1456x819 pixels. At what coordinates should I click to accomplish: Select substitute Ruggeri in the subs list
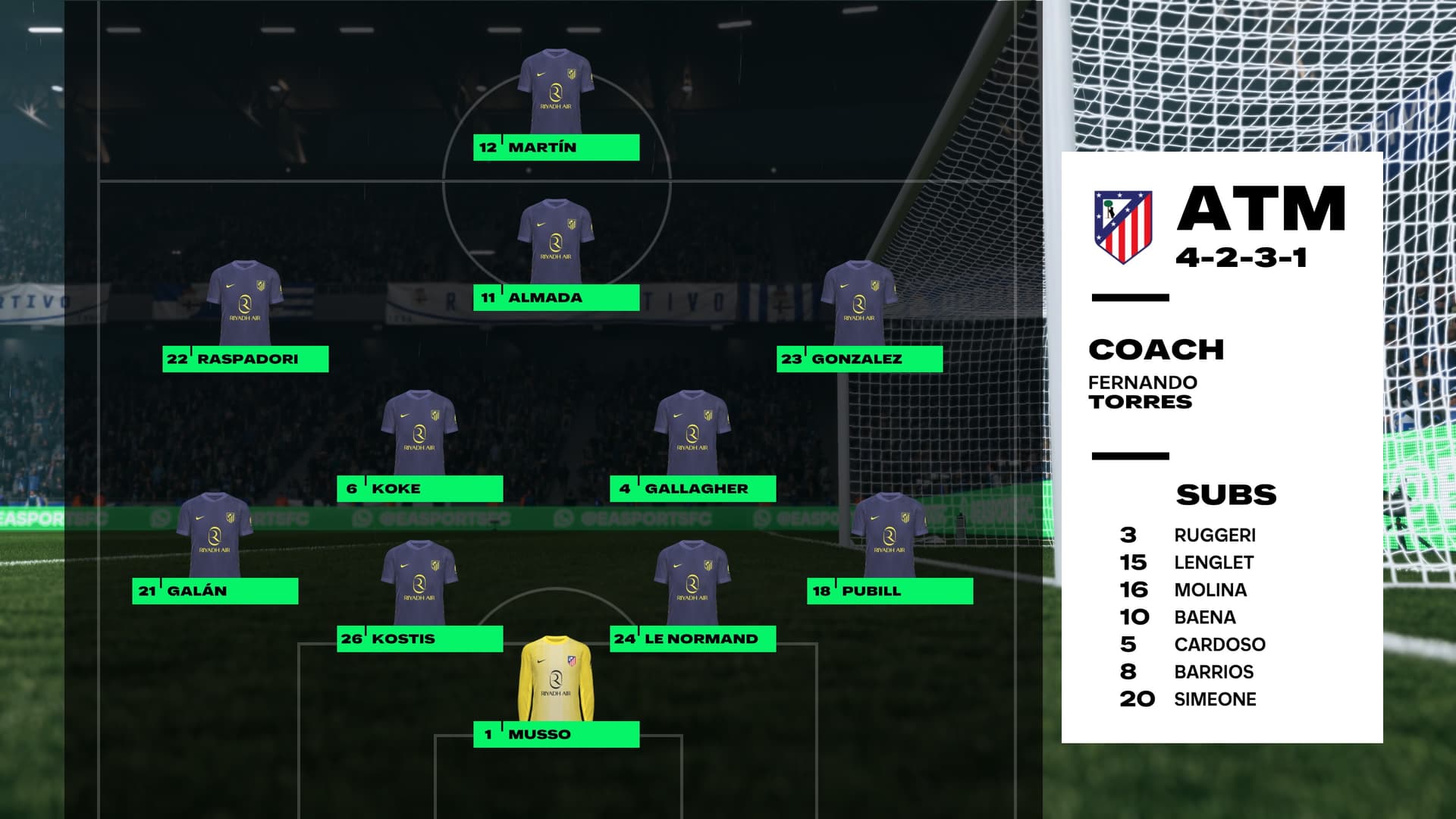point(1214,535)
